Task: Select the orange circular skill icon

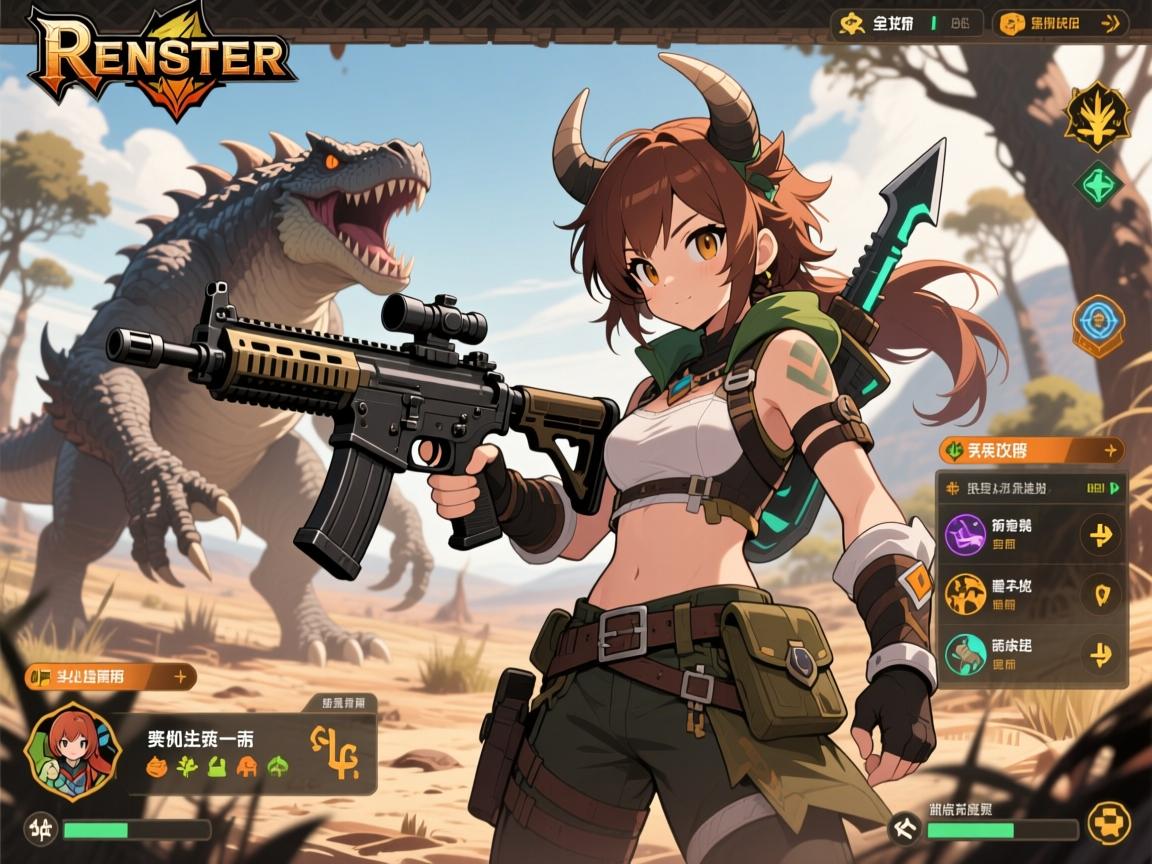Action: tap(965, 595)
